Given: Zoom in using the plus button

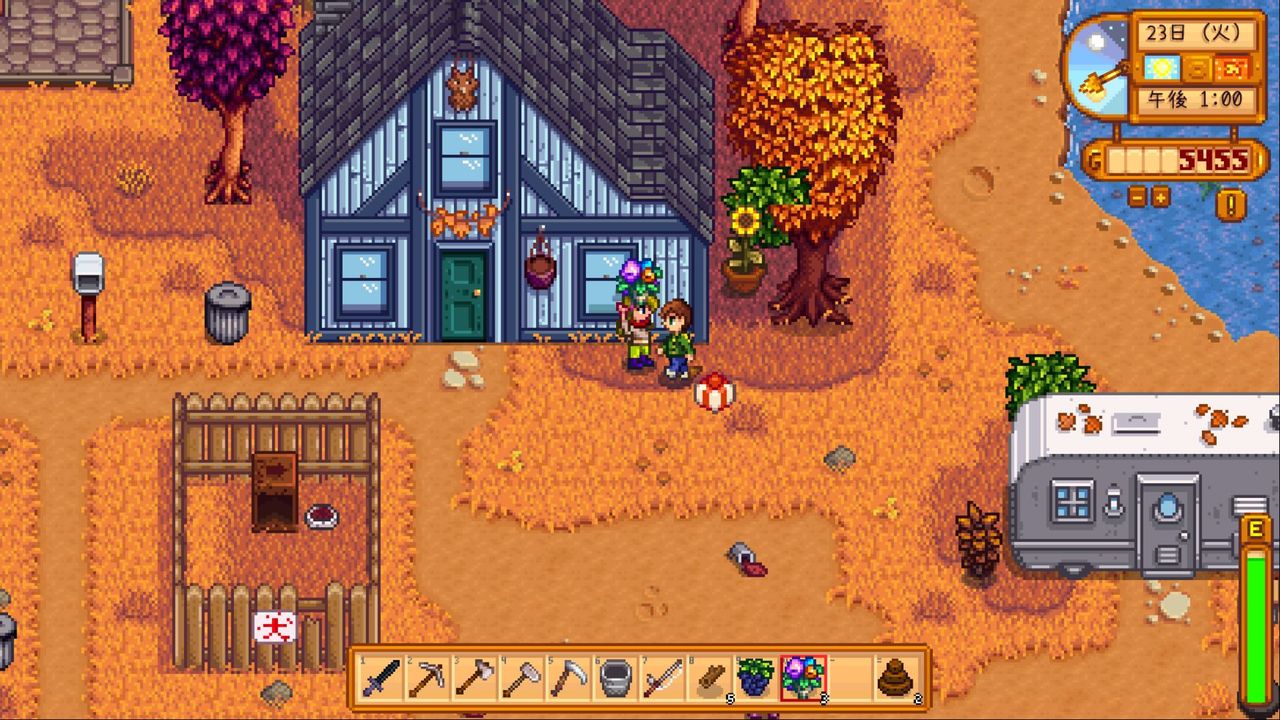Looking at the screenshot, I should click(x=1160, y=197).
